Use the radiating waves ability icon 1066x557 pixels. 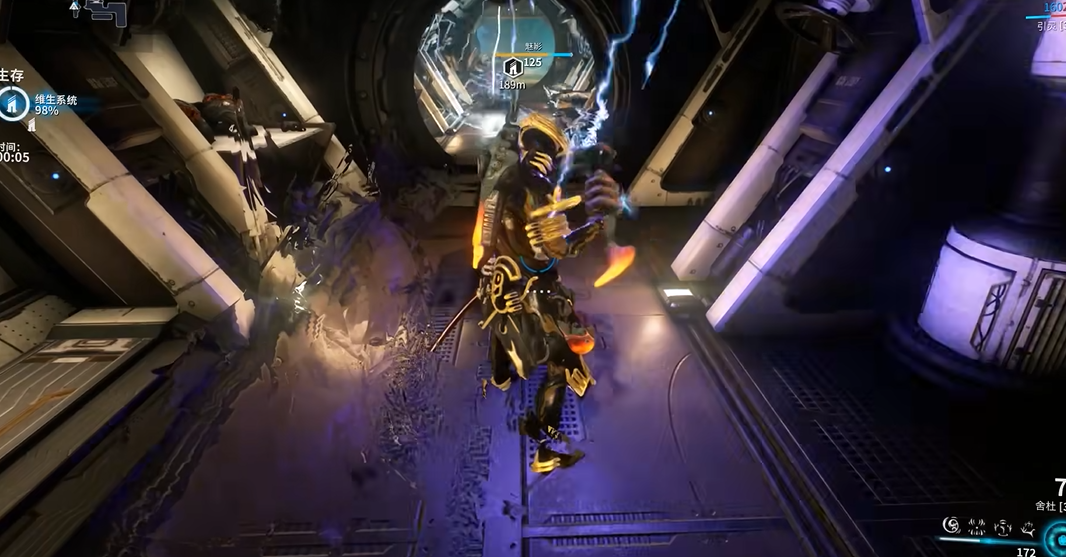[x=977, y=524]
